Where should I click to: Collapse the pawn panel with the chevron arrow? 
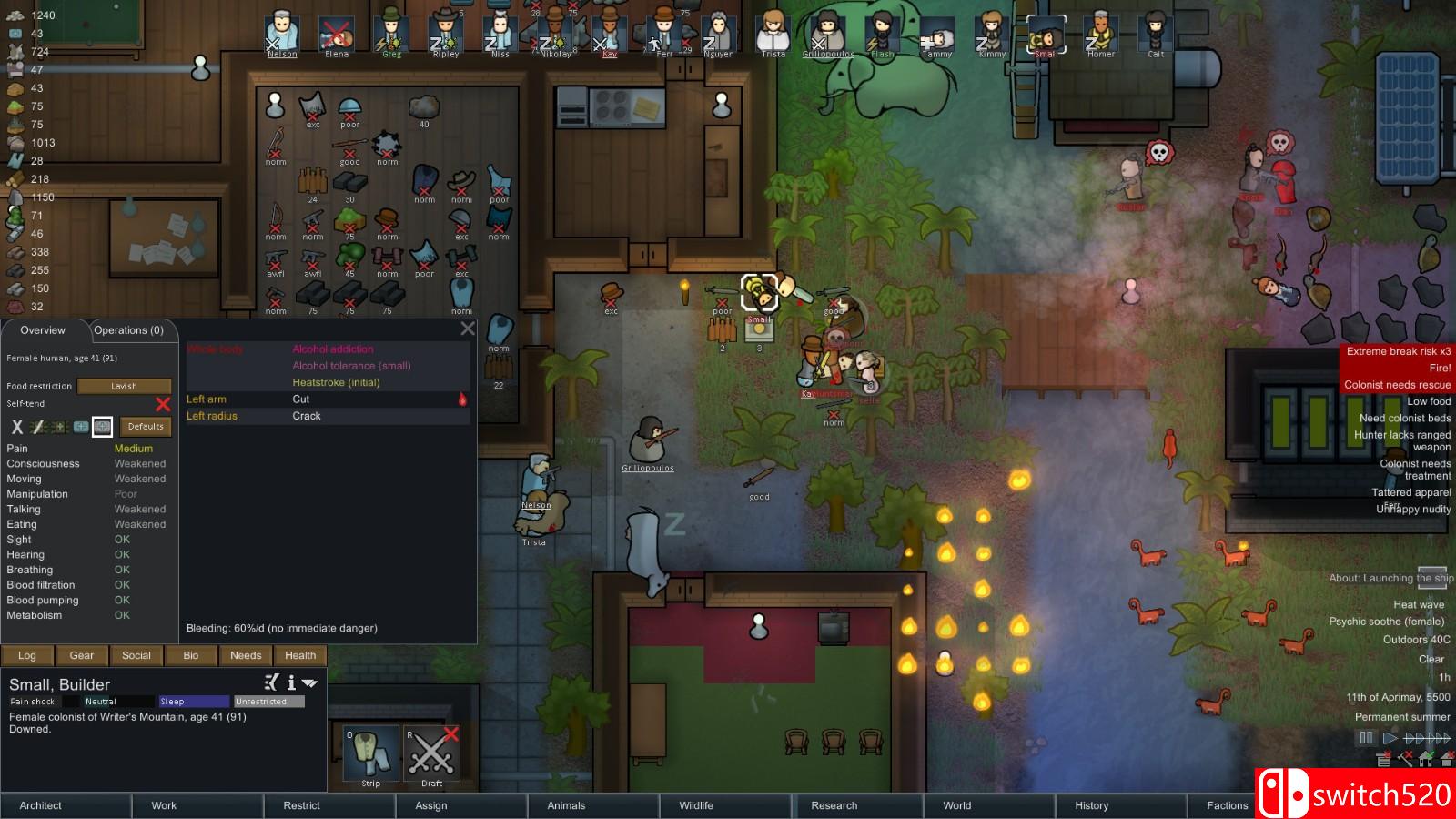(x=310, y=682)
